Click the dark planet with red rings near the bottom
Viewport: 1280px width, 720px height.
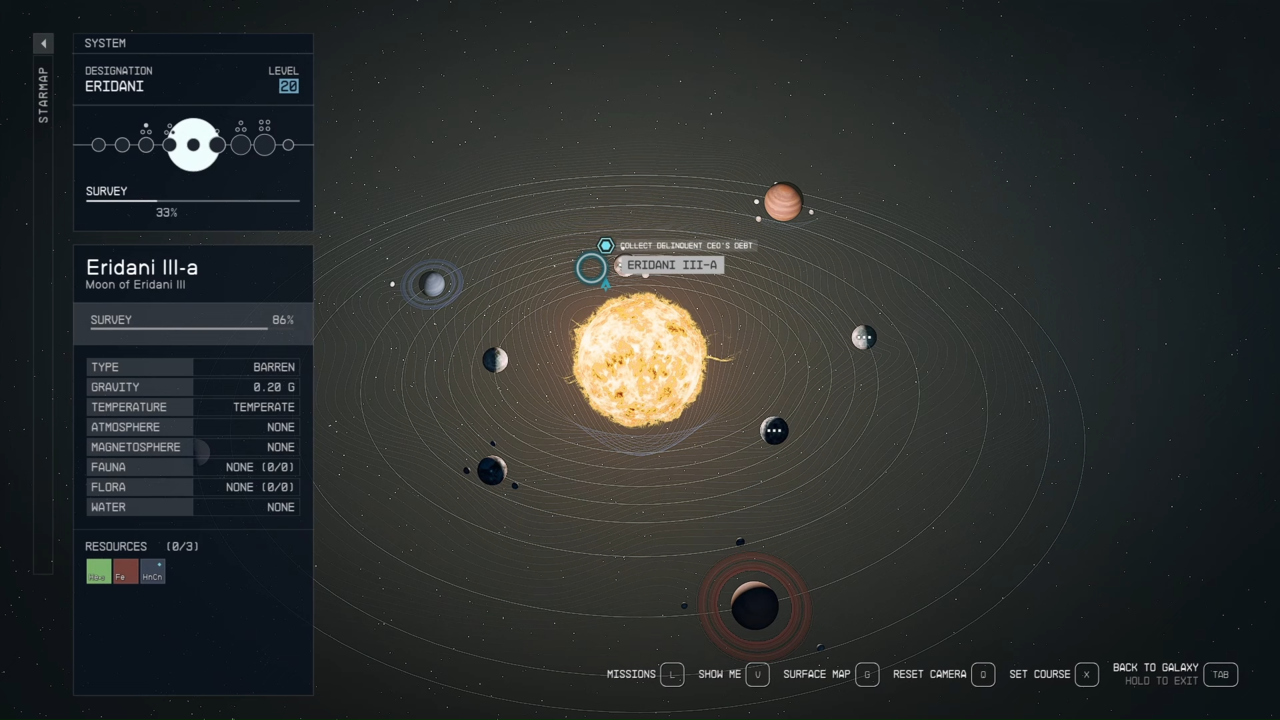tap(755, 605)
